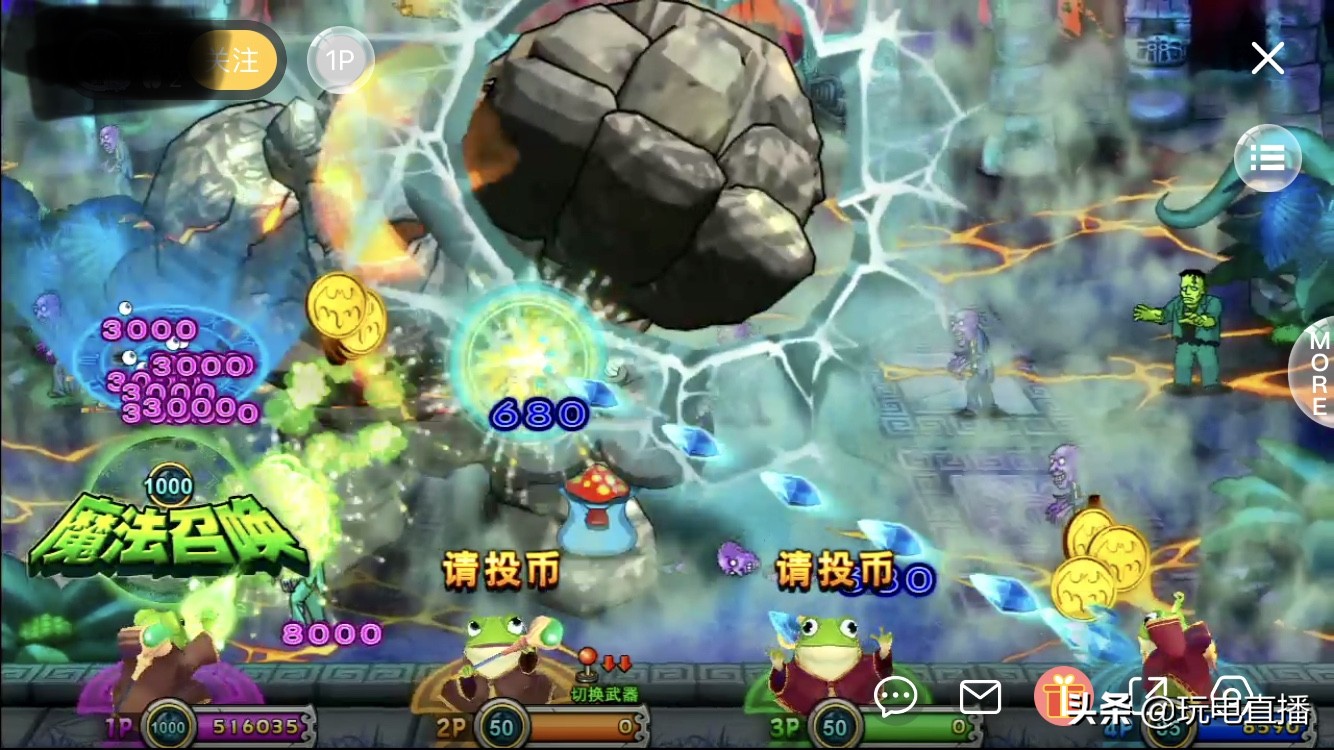Open the list menu icon at top right
Screen dimensions: 1334x750
tap(1267, 159)
